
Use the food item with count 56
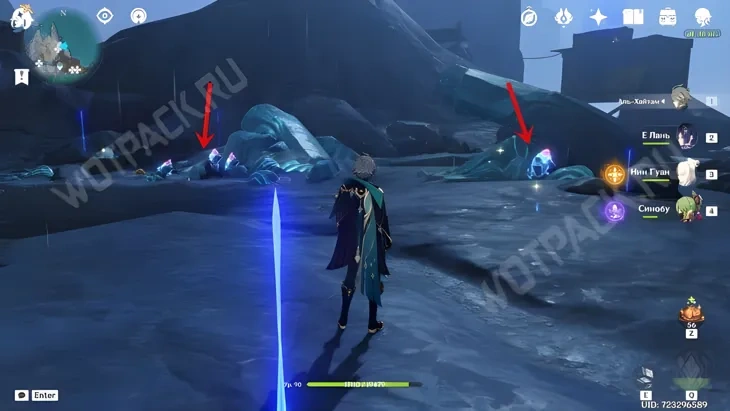(x=691, y=311)
